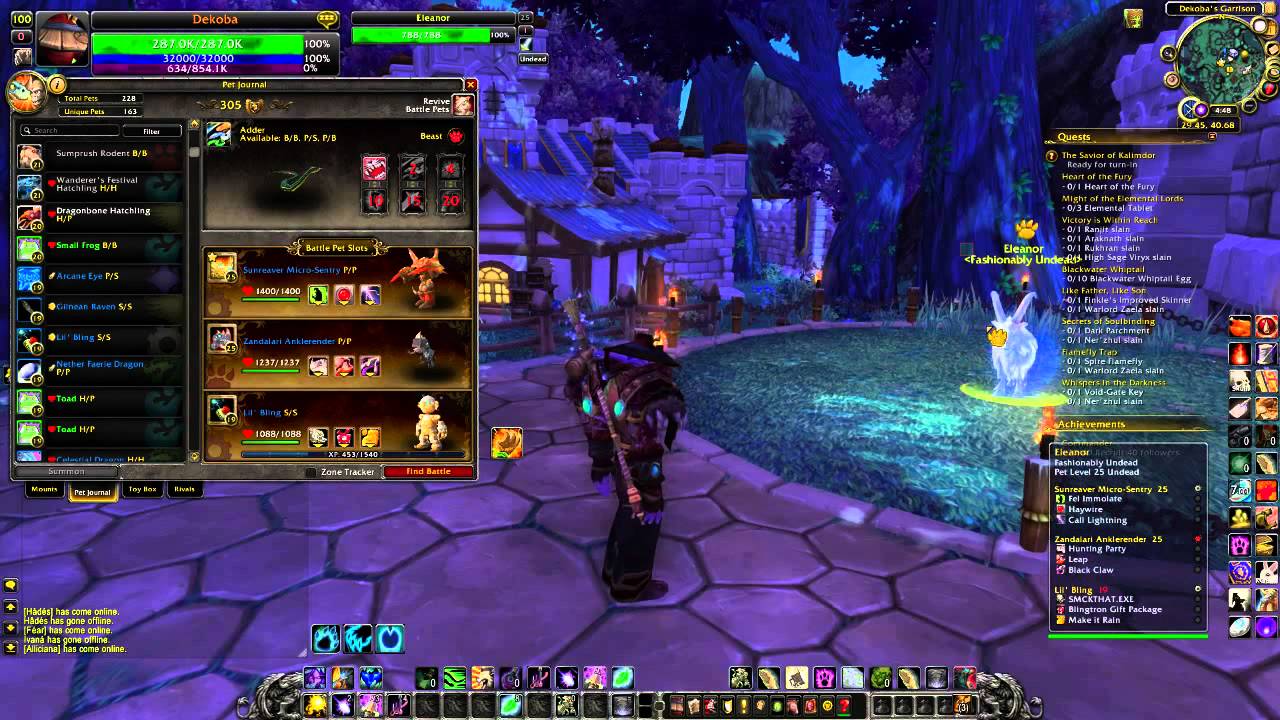The height and width of the screenshot is (720, 1280).
Task: Click the Adder pet portrait thumbnail
Action: point(219,134)
